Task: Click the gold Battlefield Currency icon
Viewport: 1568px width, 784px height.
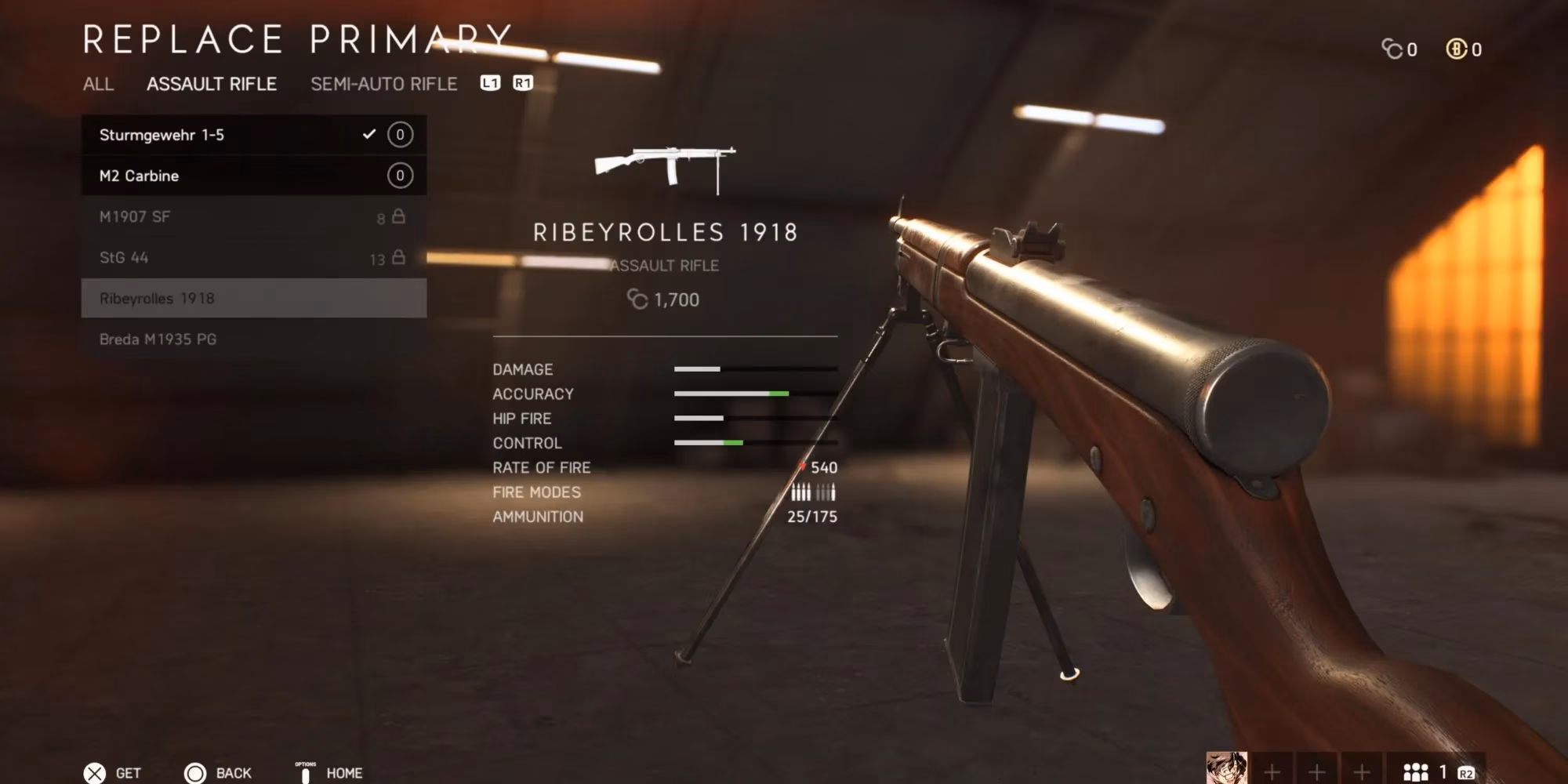Action: pyautogui.click(x=1457, y=49)
